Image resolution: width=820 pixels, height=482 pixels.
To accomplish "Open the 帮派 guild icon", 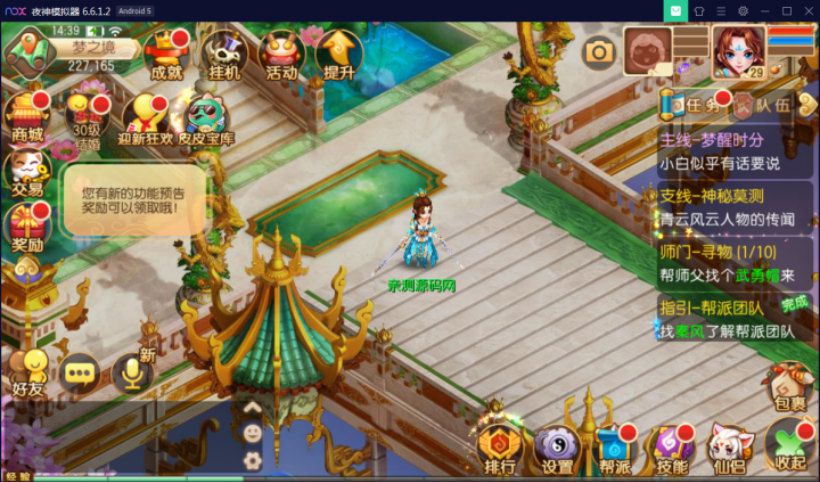I will click(x=615, y=447).
